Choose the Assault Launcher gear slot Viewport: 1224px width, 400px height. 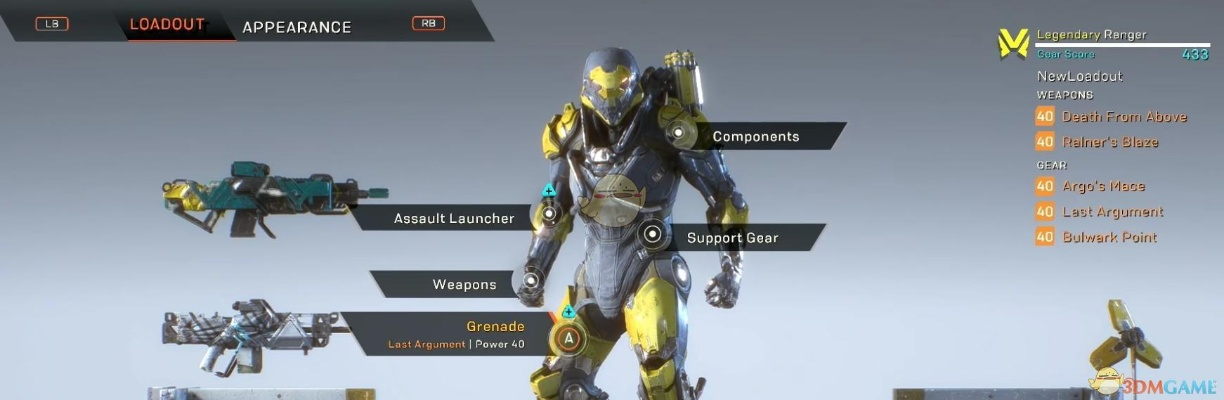(x=454, y=218)
